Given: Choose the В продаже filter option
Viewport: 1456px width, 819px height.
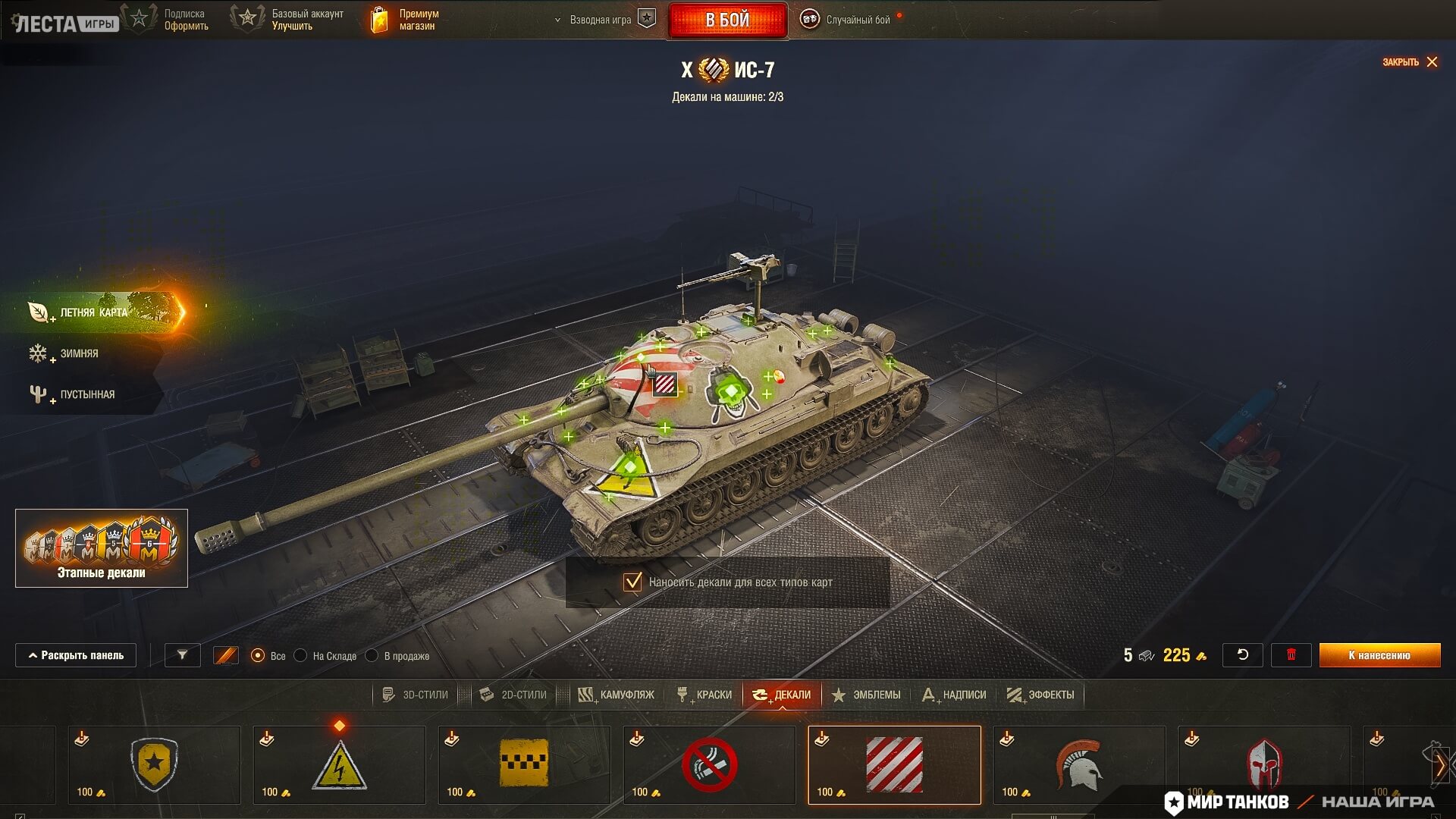Looking at the screenshot, I should (372, 656).
